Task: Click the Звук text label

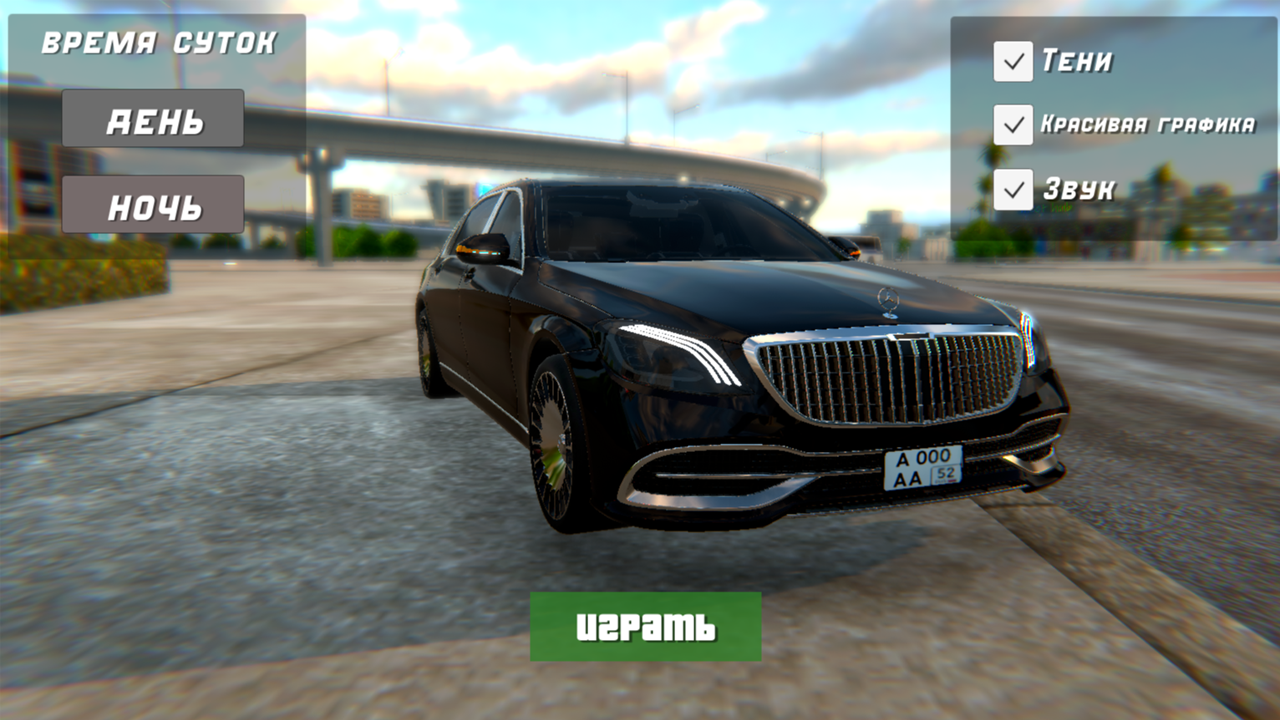Action: 1079,188
